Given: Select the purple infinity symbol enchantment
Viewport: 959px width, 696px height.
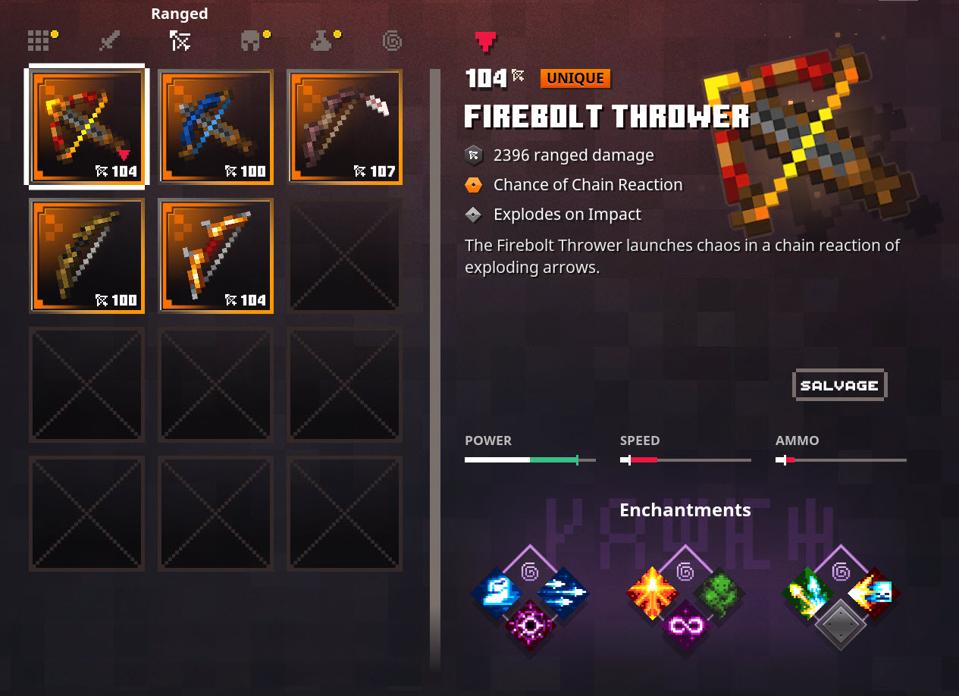Looking at the screenshot, I should point(685,627).
